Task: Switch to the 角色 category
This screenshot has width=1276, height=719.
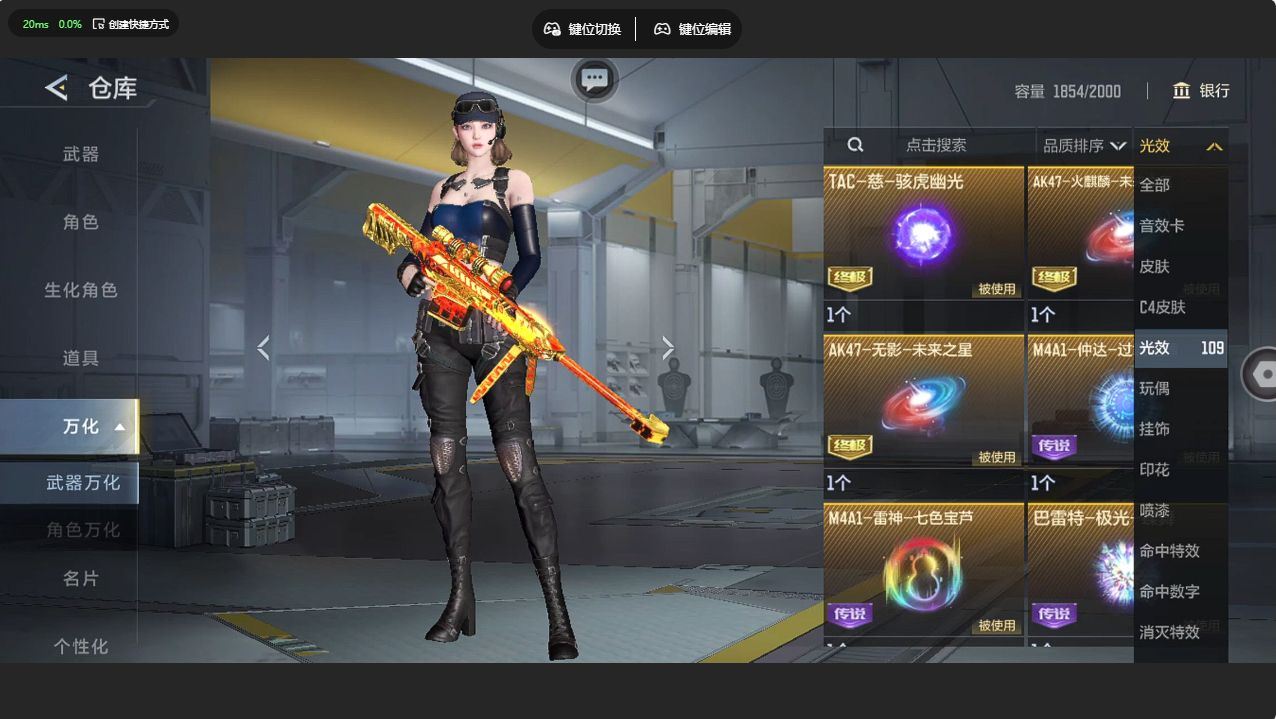Action: (x=81, y=222)
